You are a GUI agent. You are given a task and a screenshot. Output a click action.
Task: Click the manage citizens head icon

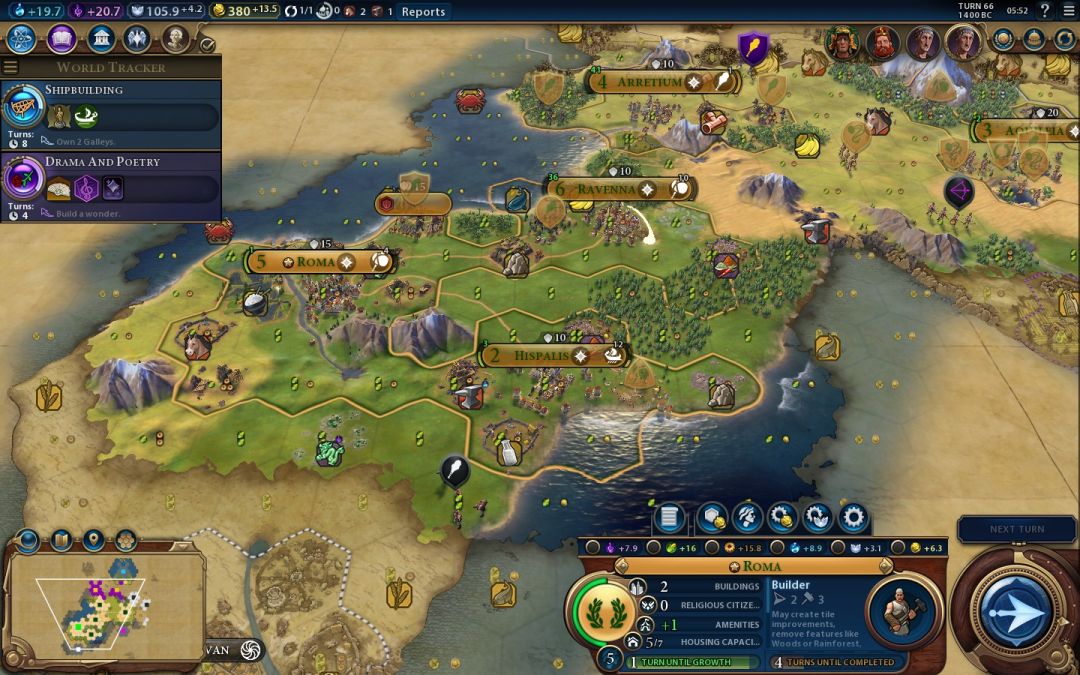pyautogui.click(x=746, y=517)
